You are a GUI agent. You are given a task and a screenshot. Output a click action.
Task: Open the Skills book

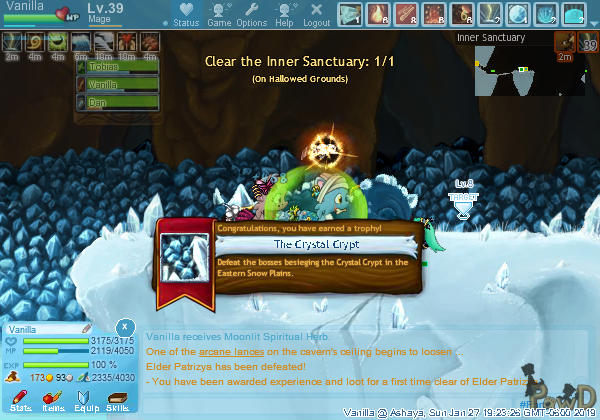pyautogui.click(x=117, y=402)
